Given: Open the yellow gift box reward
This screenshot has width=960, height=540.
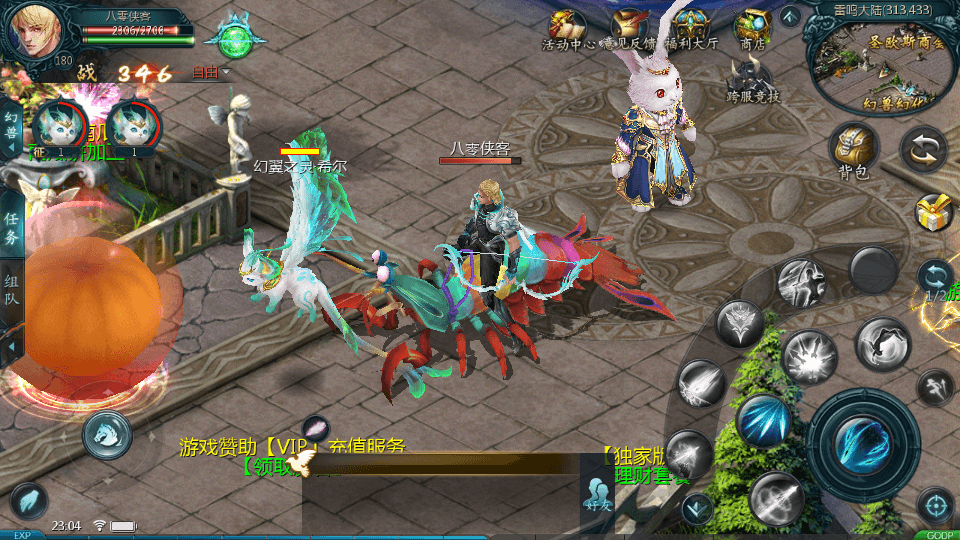Looking at the screenshot, I should (x=934, y=212).
